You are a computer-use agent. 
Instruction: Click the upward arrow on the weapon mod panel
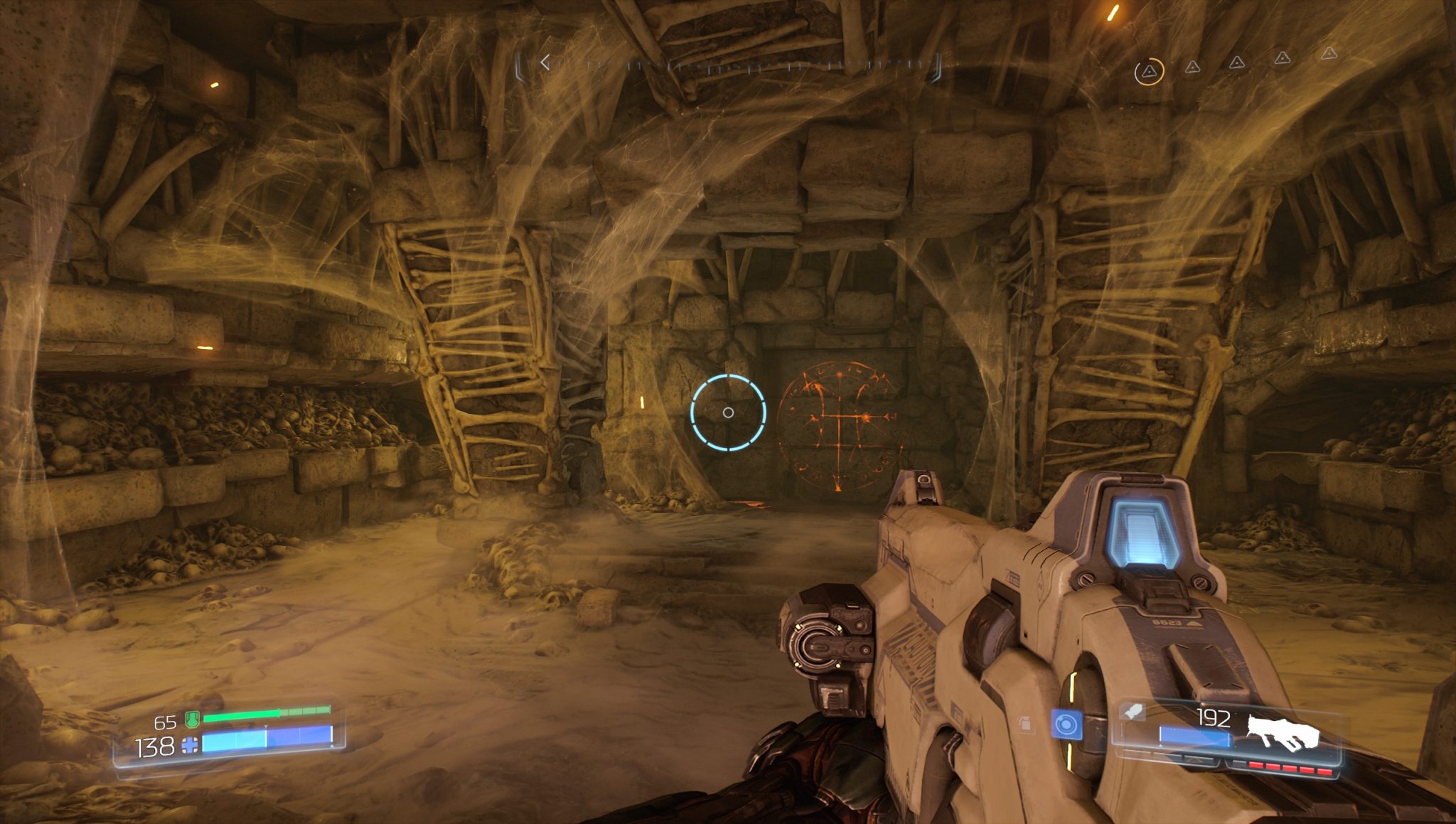[x=1194, y=761]
